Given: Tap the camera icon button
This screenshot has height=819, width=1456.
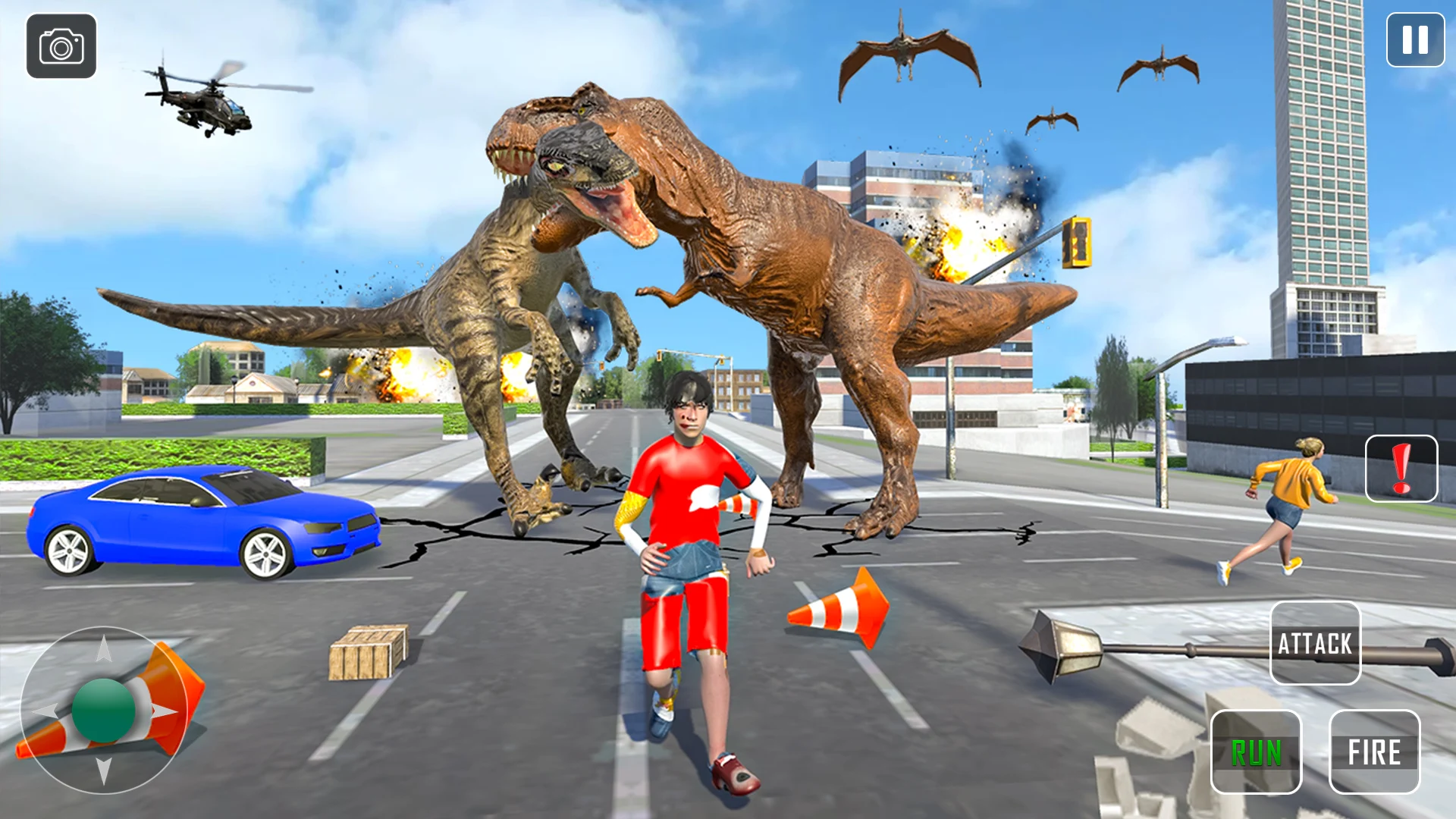Looking at the screenshot, I should (61, 46).
